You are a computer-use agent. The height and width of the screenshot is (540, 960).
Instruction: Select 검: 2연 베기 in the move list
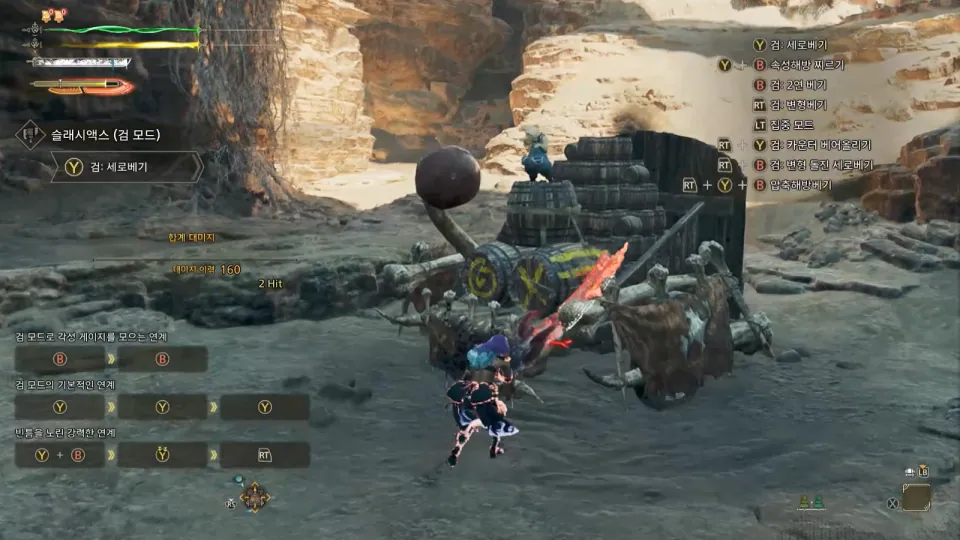(x=798, y=85)
